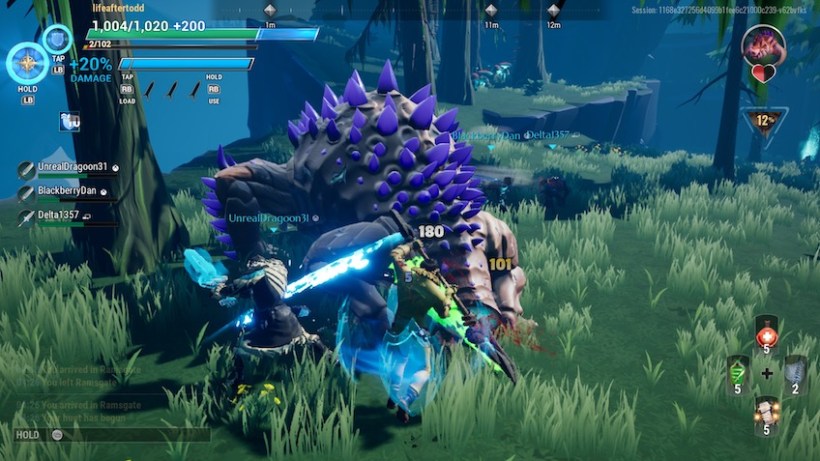Screen dimensions: 820x461
Task: Select party member UnrealDragoon31
Action: [65, 167]
